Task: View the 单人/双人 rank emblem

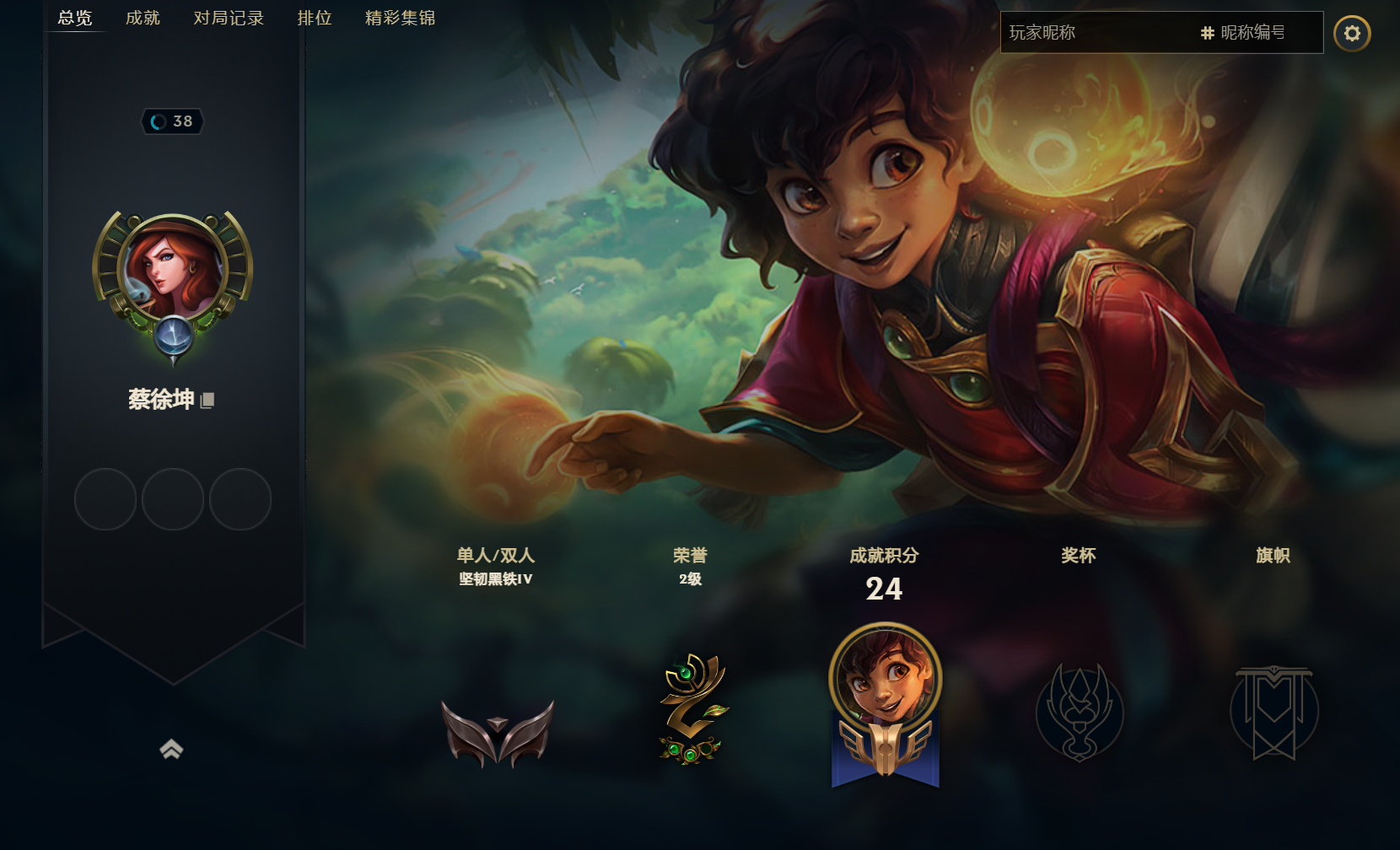Action: point(498,731)
